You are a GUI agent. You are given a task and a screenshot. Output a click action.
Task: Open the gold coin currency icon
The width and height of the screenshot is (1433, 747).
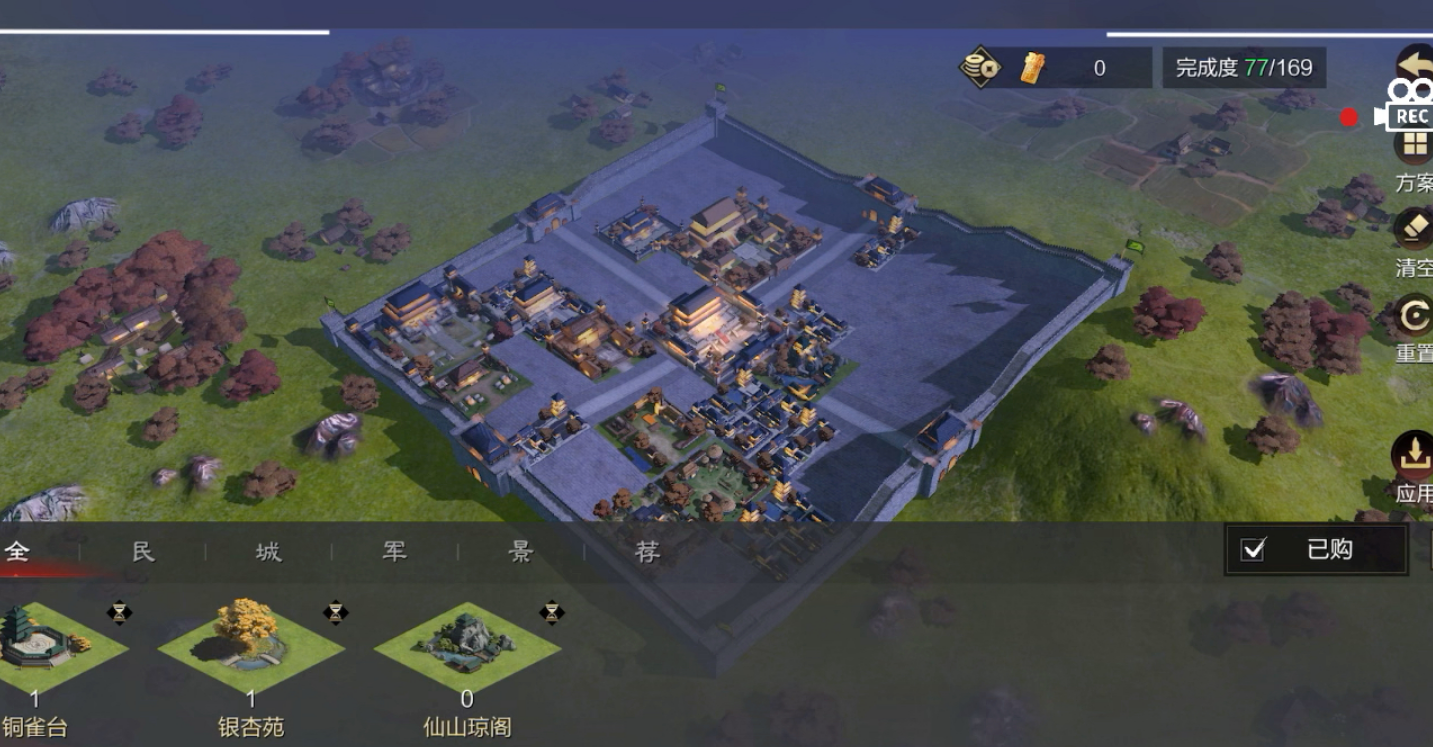[980, 68]
